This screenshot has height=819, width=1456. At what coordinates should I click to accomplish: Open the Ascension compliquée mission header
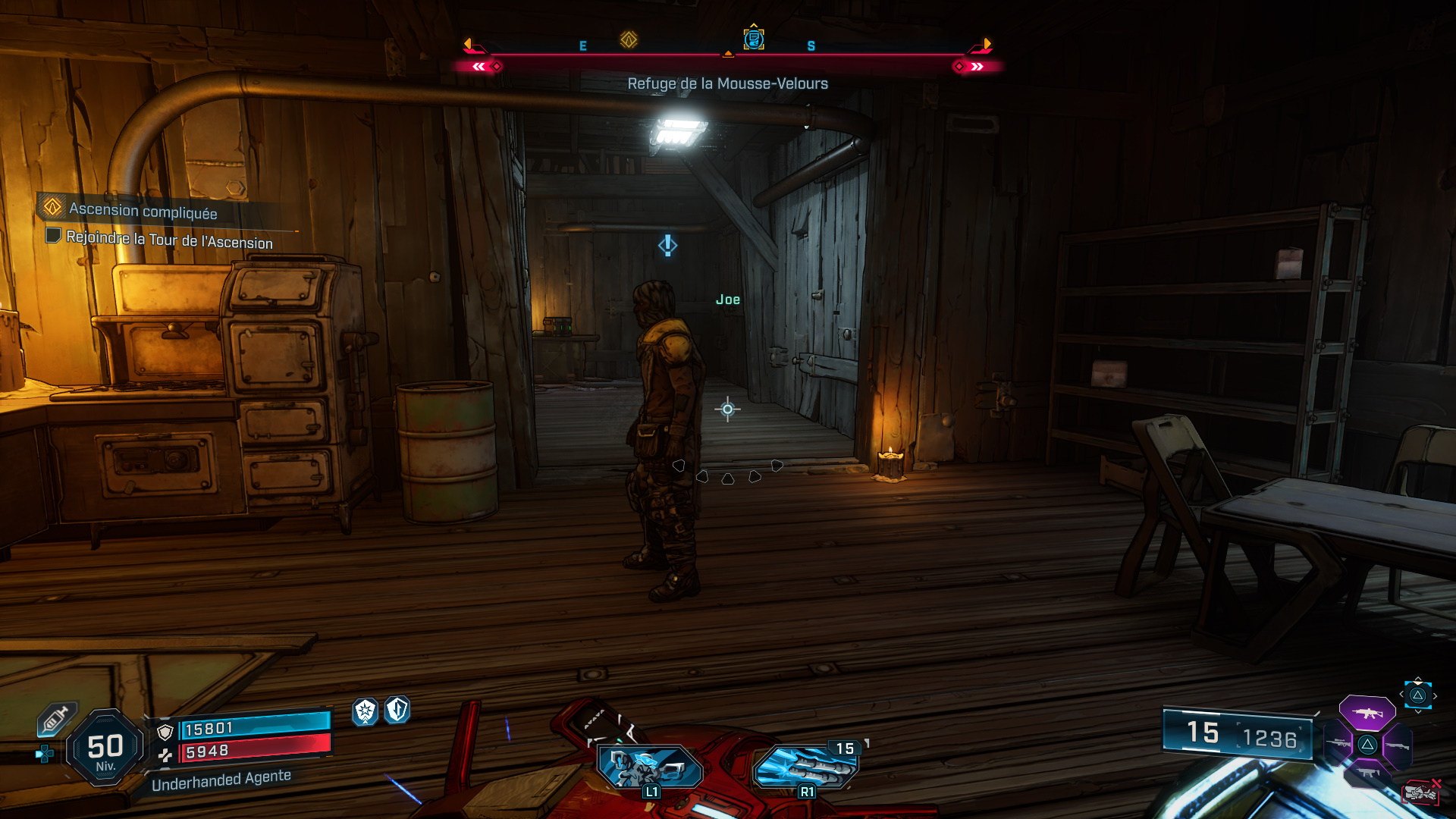[141, 212]
